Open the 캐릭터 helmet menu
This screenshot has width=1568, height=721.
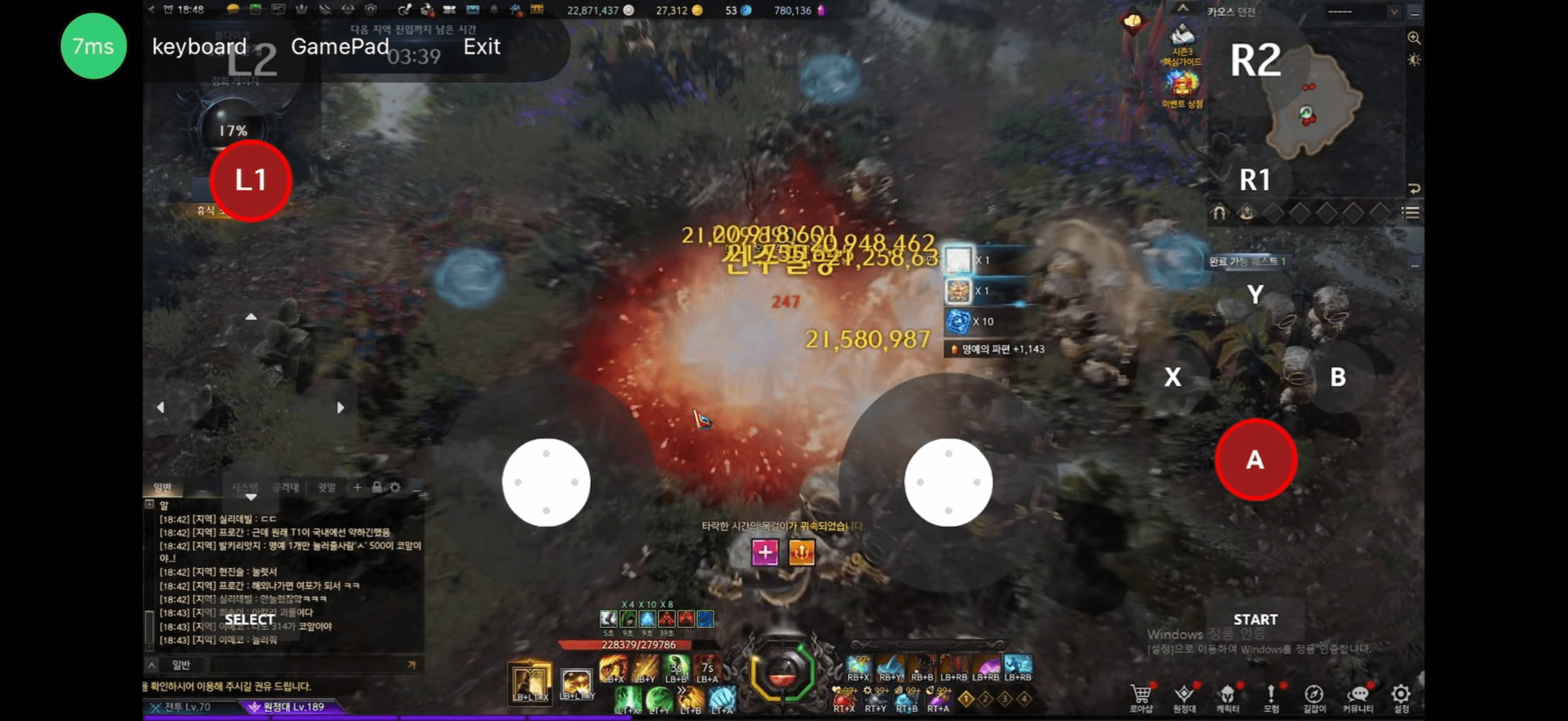click(x=1227, y=696)
